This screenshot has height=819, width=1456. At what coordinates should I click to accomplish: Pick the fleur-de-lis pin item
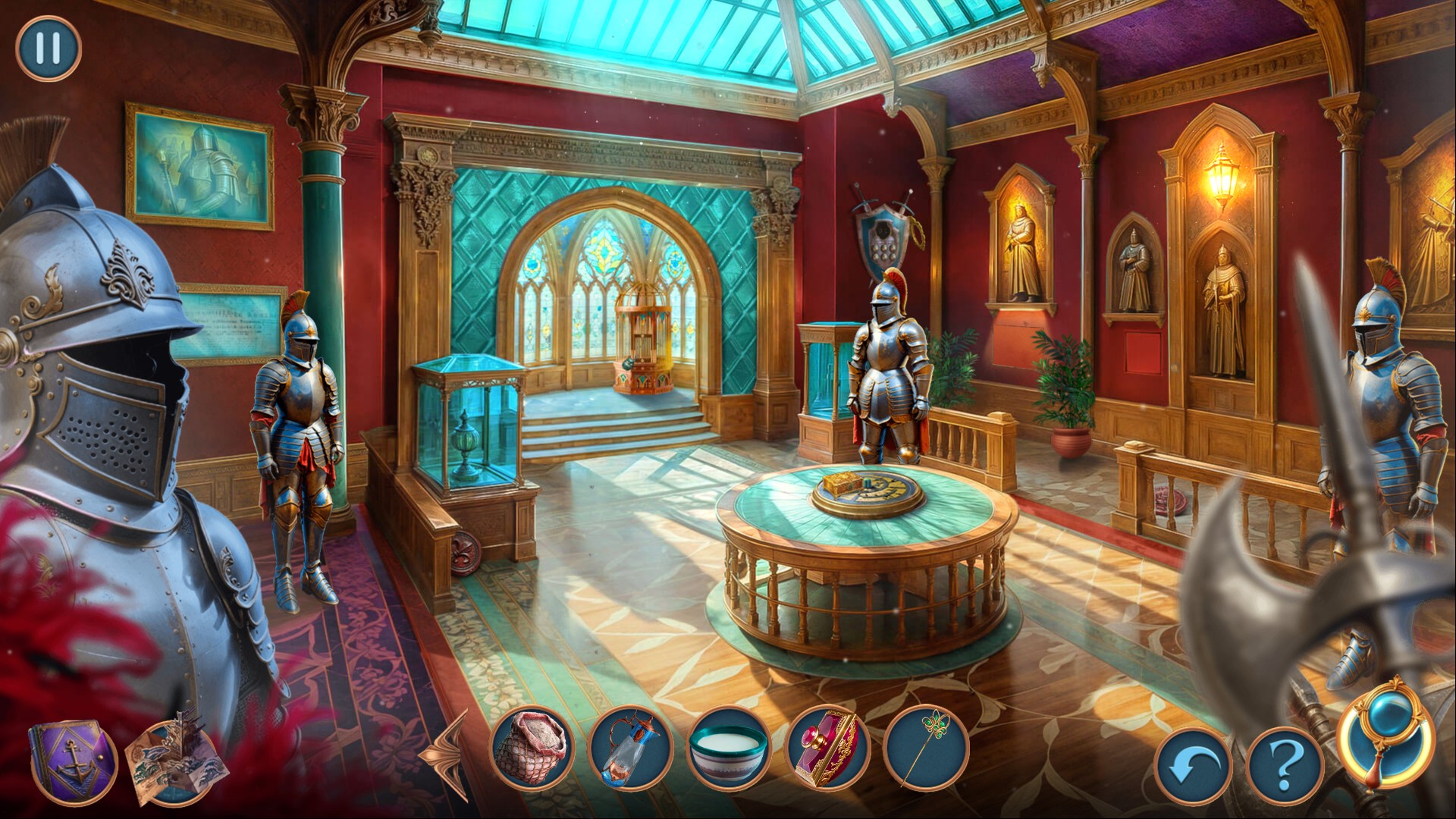tap(926, 748)
